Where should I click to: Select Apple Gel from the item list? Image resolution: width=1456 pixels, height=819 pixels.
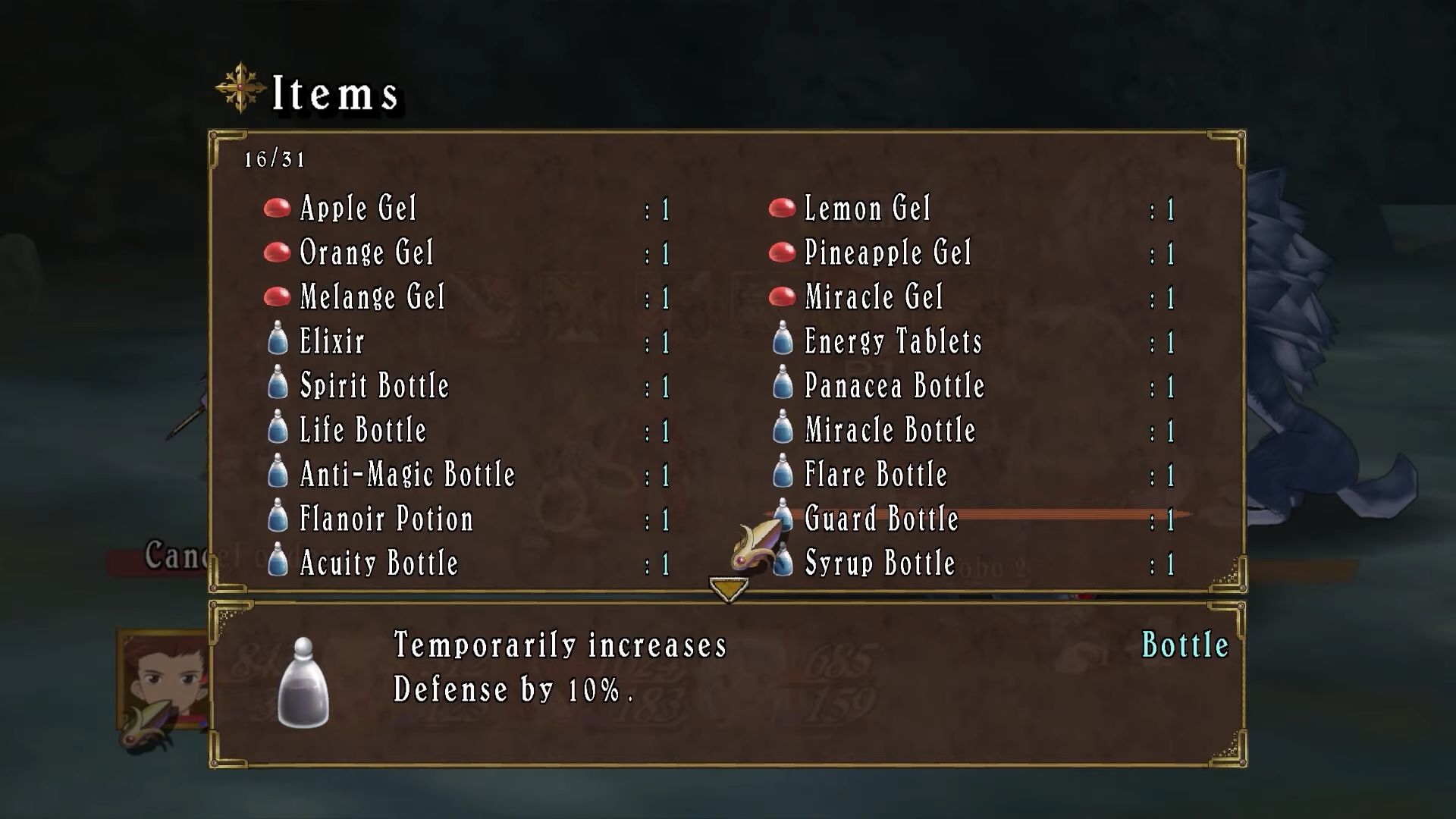coord(358,209)
